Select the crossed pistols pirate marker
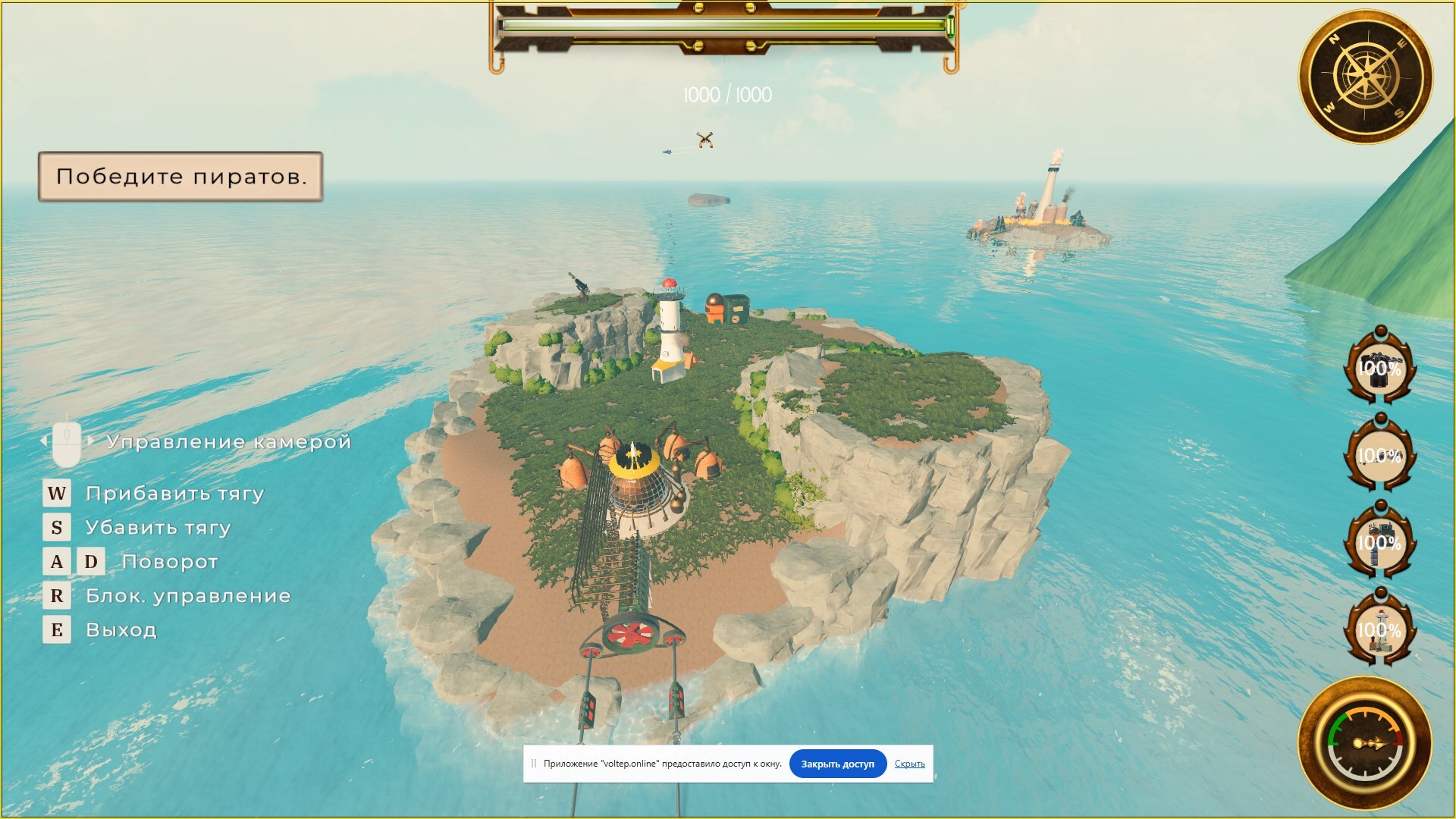1456x819 pixels. click(705, 140)
